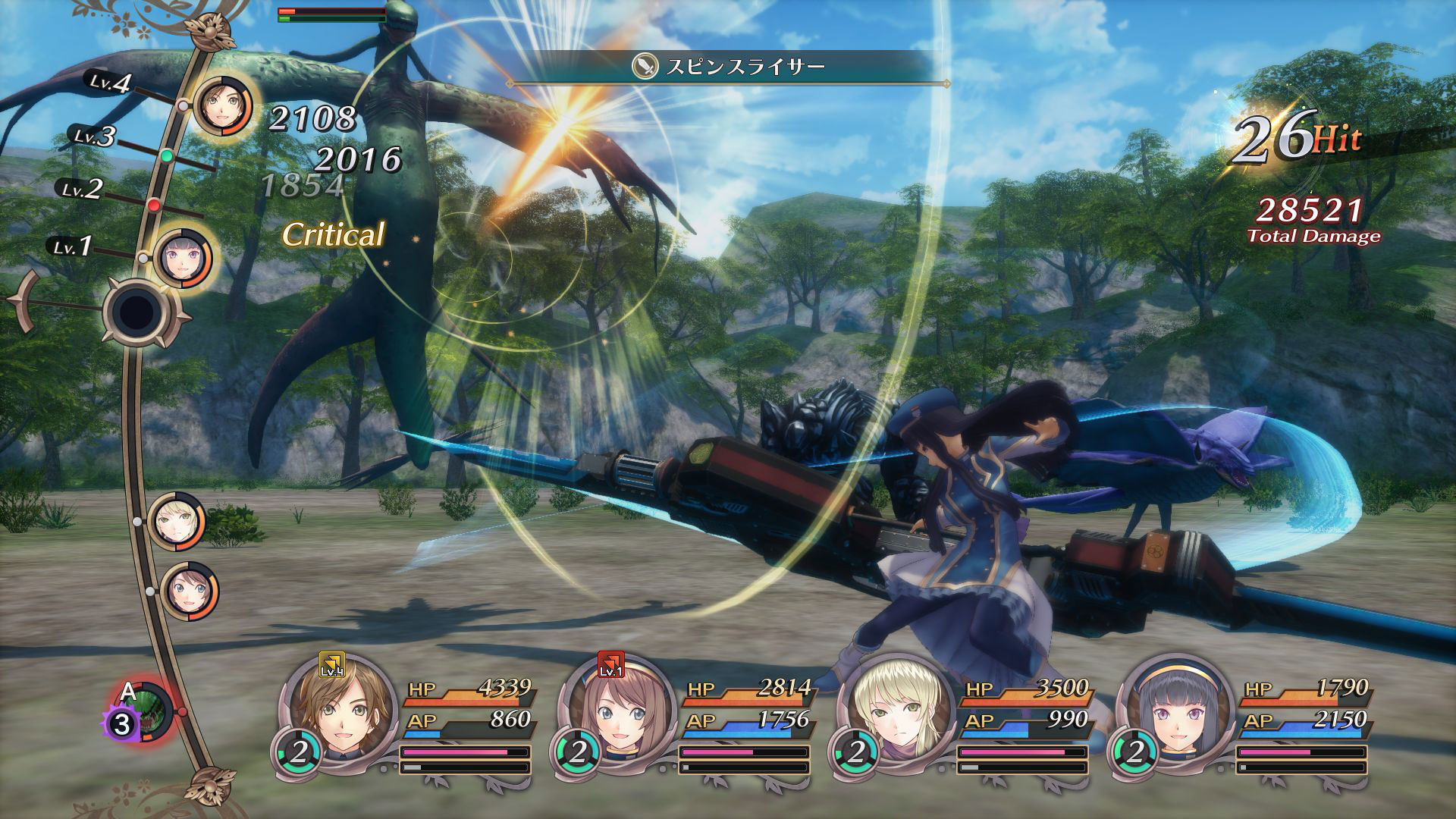Click the red Lv.1 charge badge
Screen dimensions: 1456x819
click(610, 664)
